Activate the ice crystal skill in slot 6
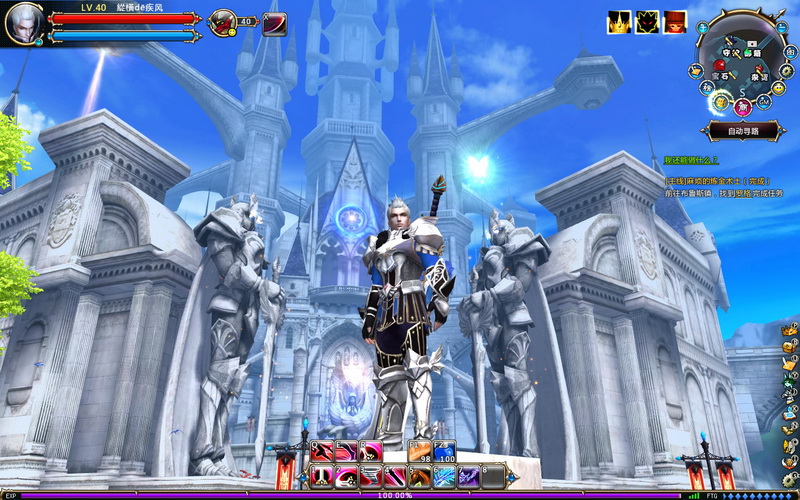Viewport: 800px width, 500px height. click(444, 476)
